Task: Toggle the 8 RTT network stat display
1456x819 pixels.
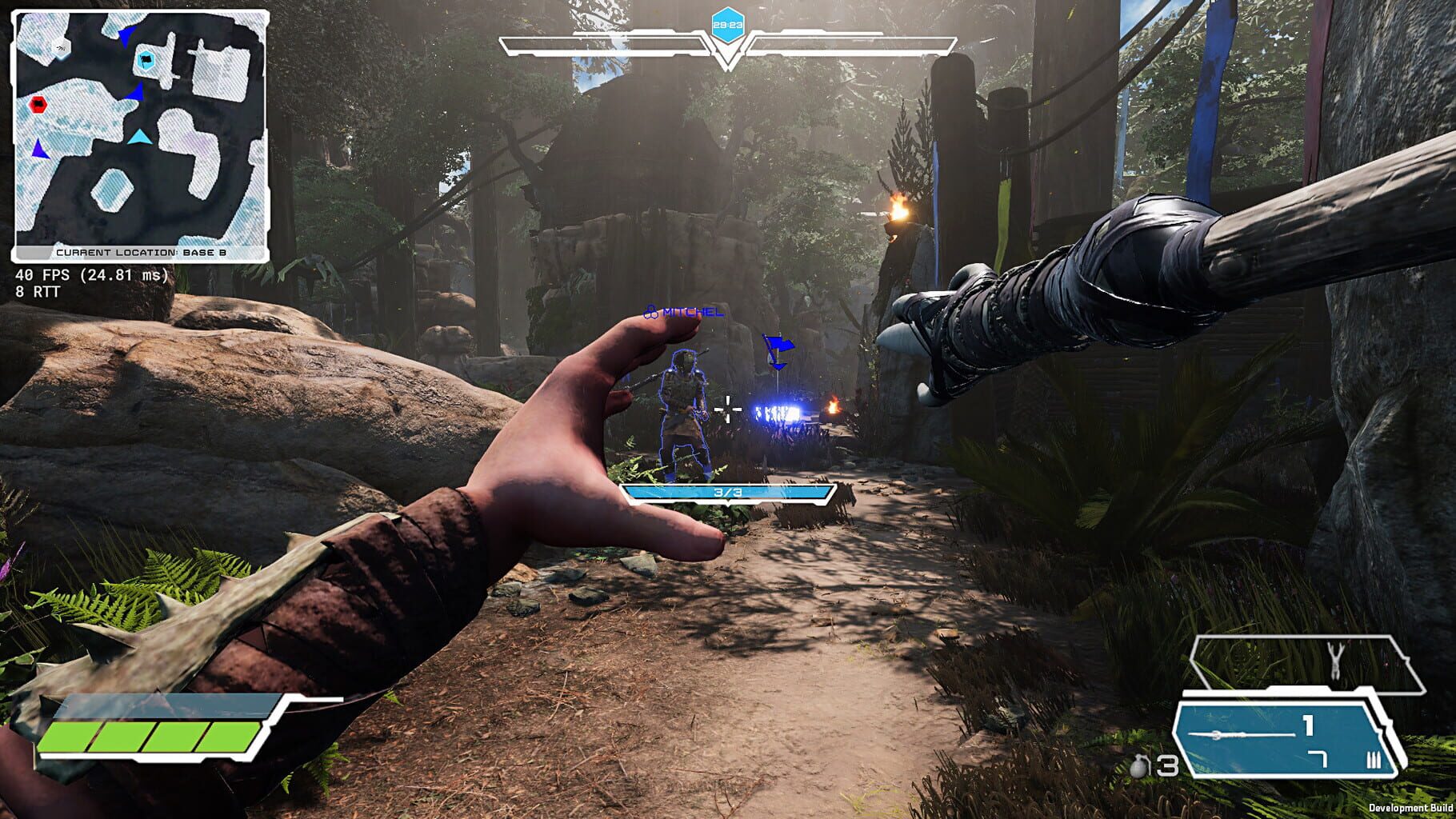Action: pos(35,292)
